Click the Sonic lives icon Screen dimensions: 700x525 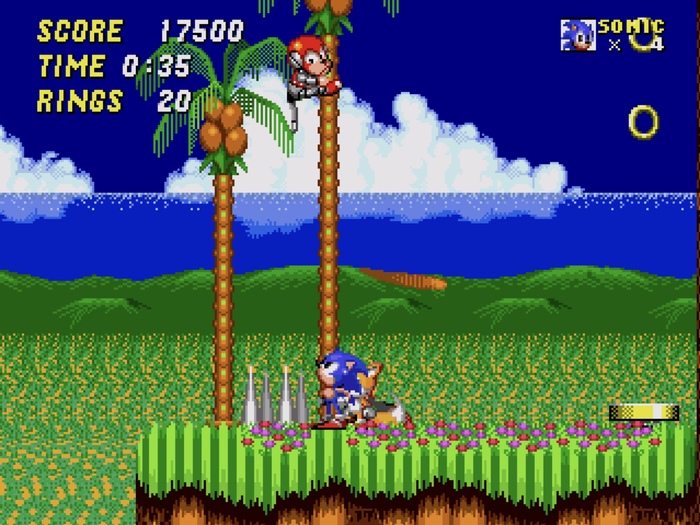577,34
